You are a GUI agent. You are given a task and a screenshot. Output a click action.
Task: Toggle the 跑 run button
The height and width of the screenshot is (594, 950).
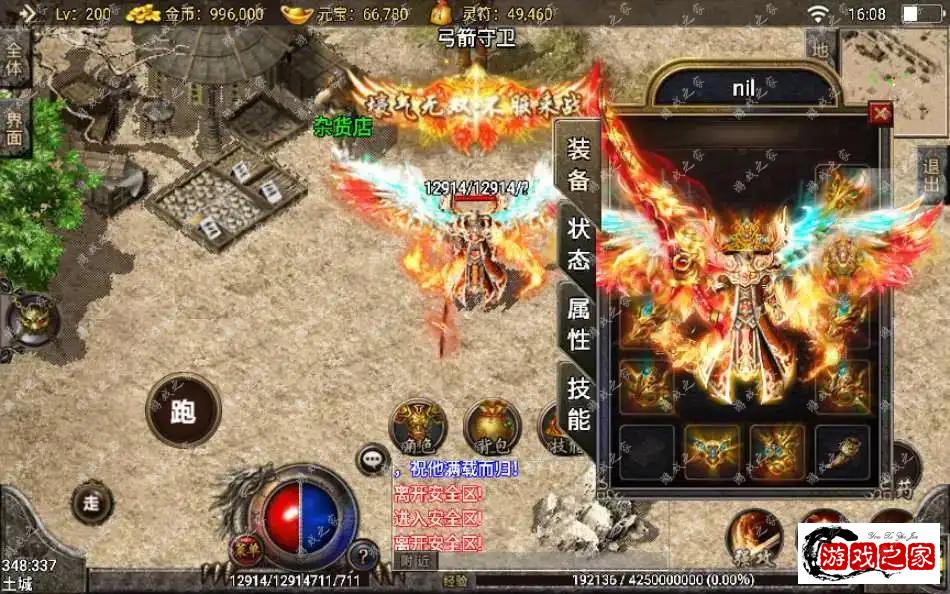click(183, 411)
